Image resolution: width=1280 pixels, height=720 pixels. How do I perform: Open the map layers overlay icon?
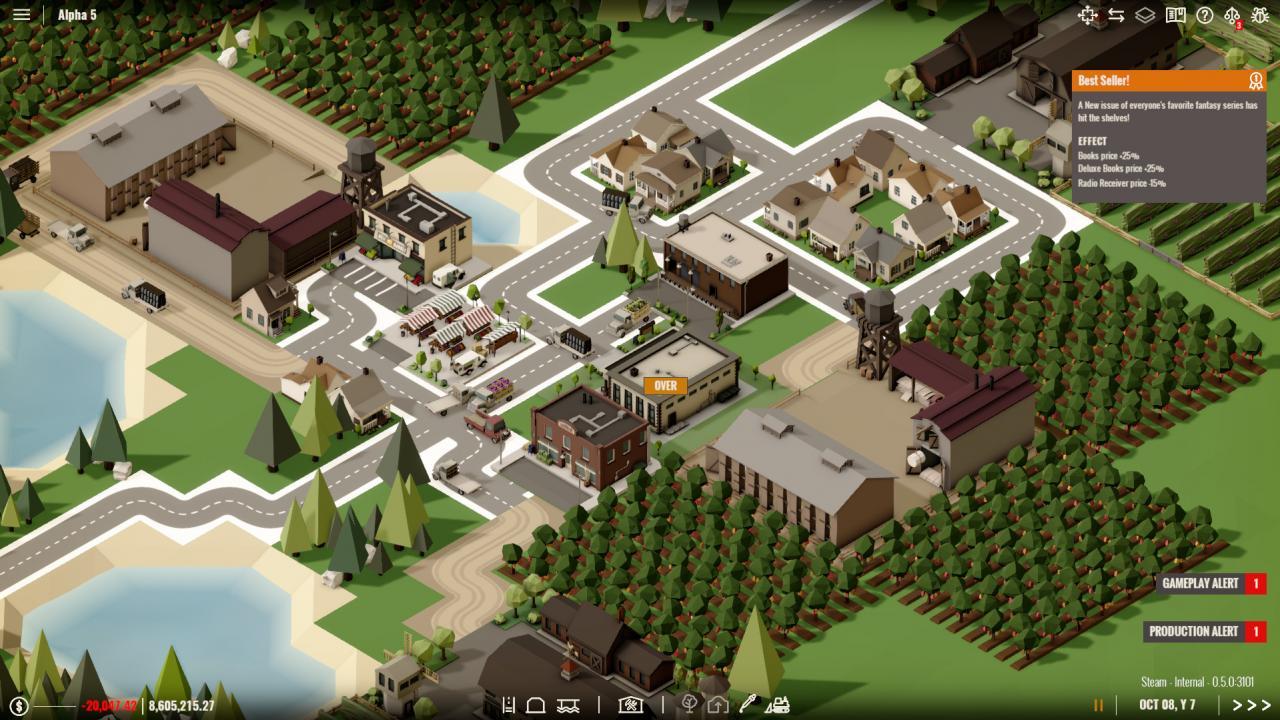tap(1145, 15)
